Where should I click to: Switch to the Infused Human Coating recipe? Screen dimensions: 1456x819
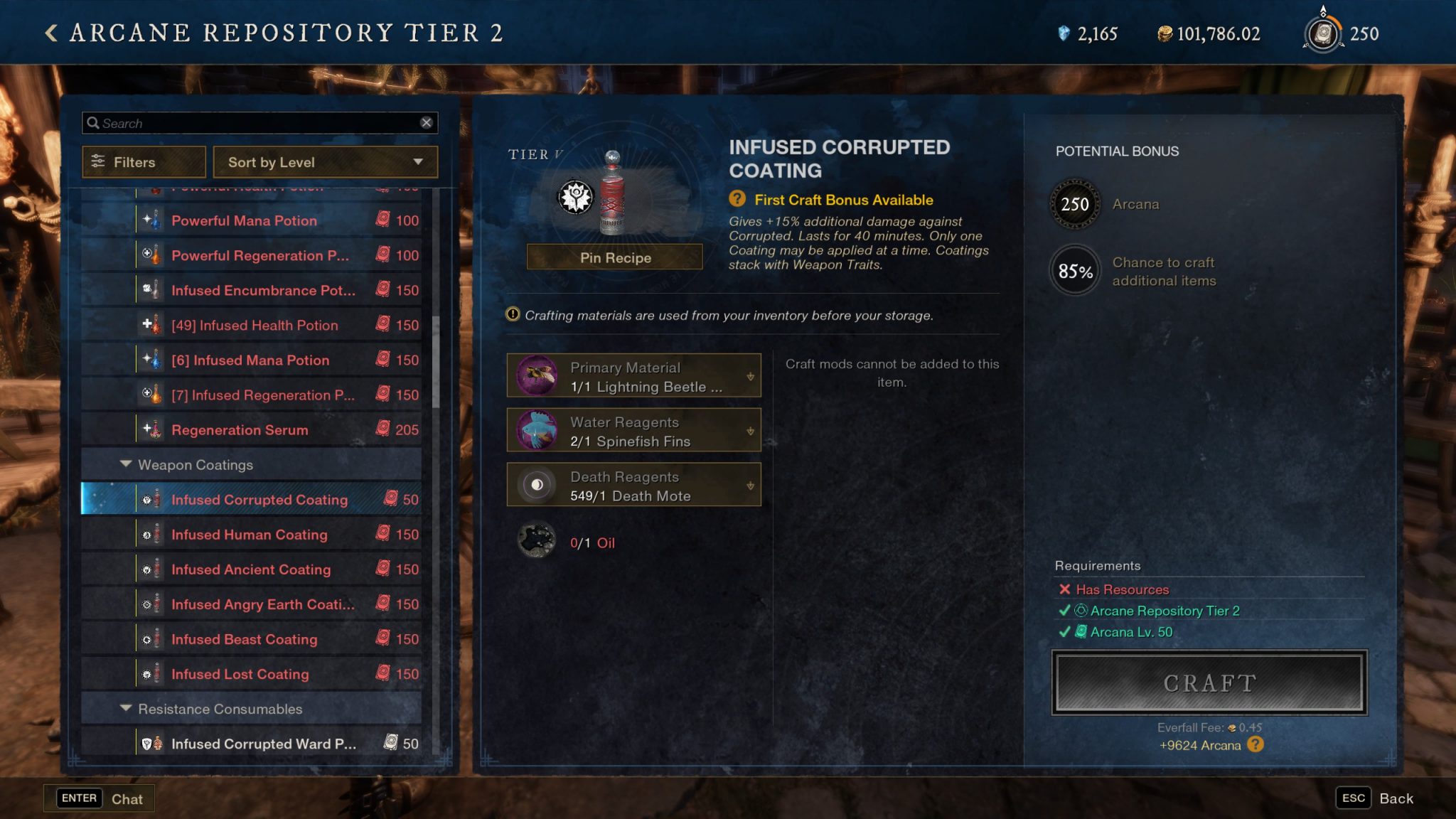tap(248, 535)
